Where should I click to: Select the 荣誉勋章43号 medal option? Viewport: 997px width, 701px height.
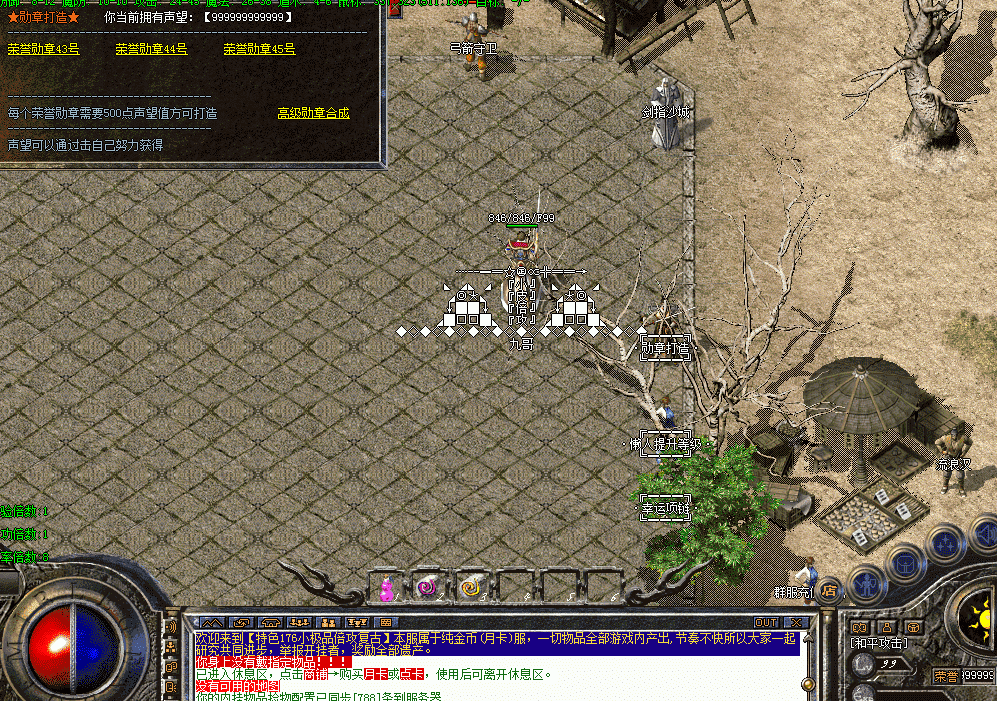[43, 49]
